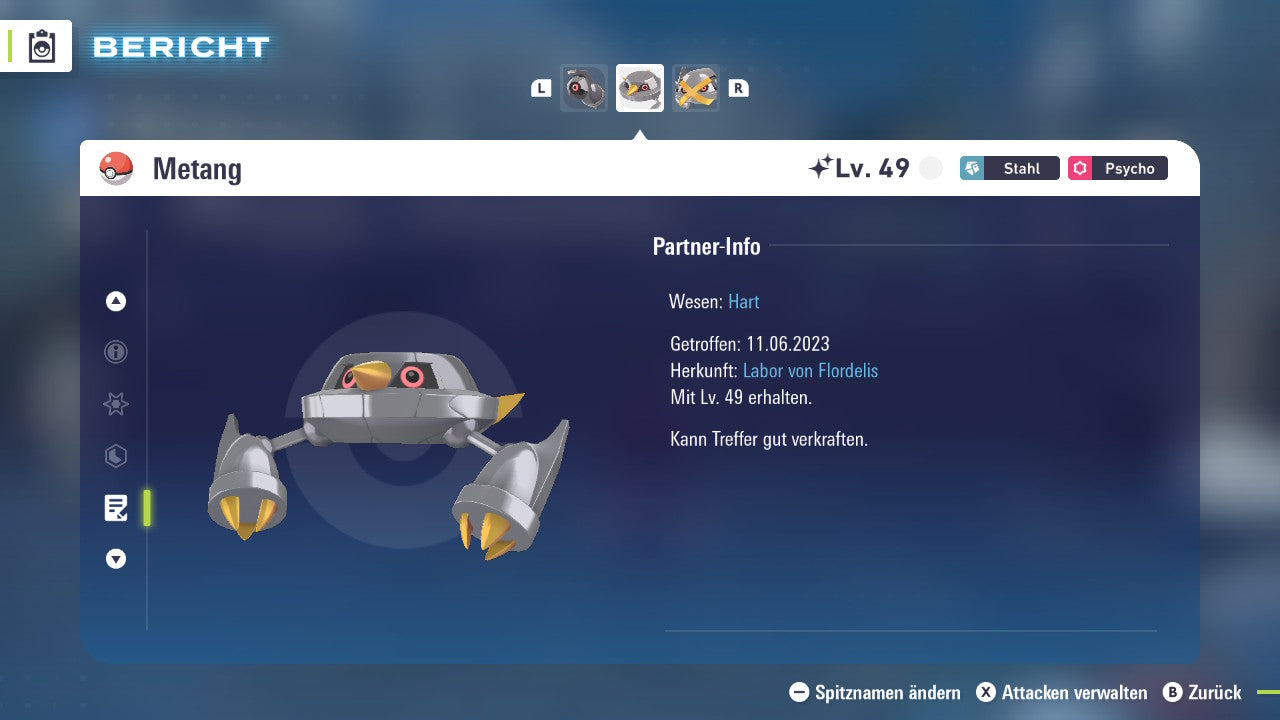This screenshot has height=720, width=1280.
Task: Choose Spitznamen ändern at the bottom
Action: point(878,692)
